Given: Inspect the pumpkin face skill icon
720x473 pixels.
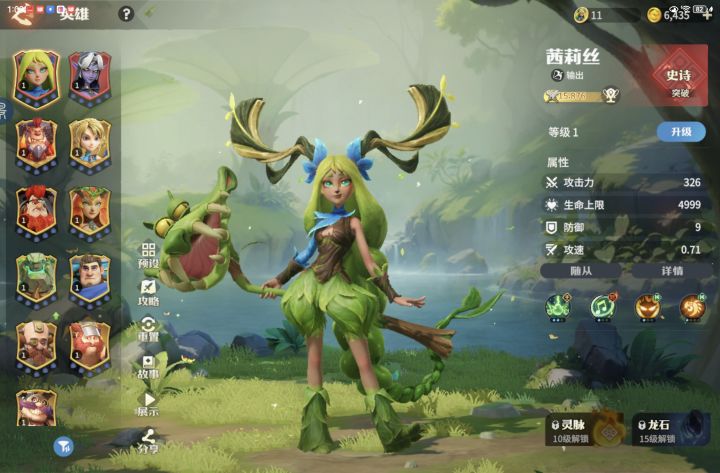Looking at the screenshot, I should [646, 307].
